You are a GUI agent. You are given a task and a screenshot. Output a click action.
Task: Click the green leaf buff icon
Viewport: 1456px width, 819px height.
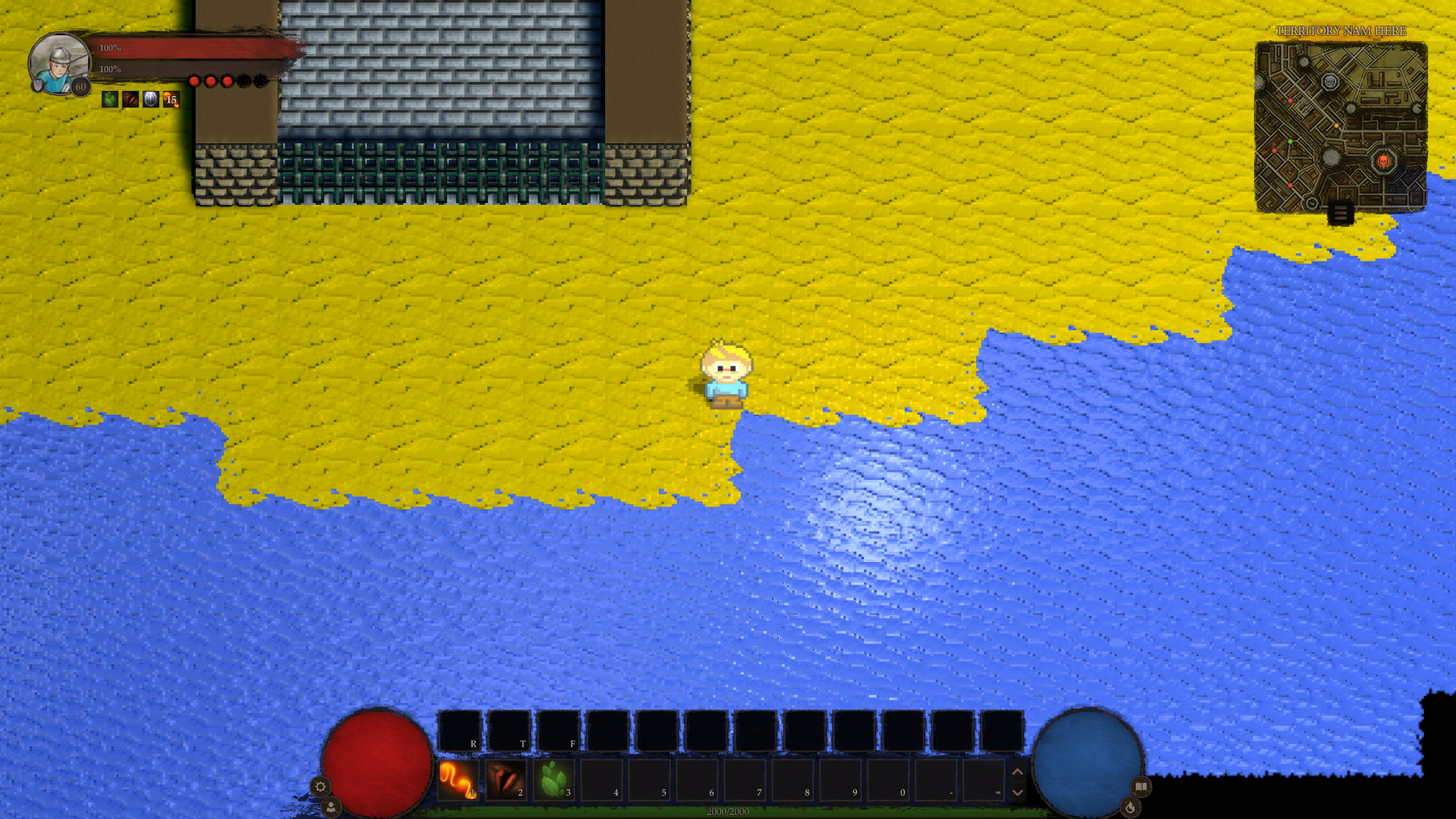(x=108, y=99)
